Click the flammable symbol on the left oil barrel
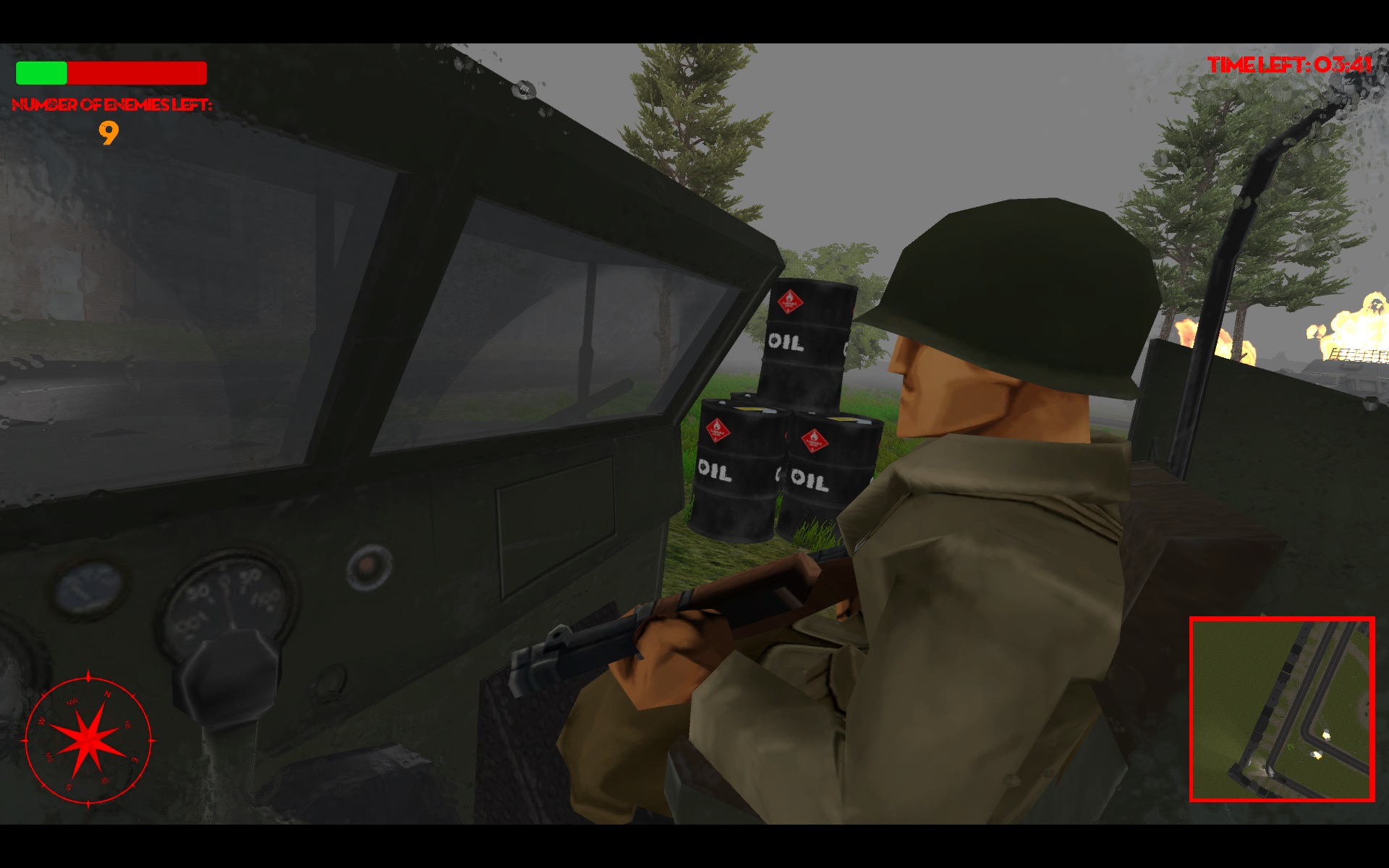Viewport: 1389px width, 868px height. (718, 429)
